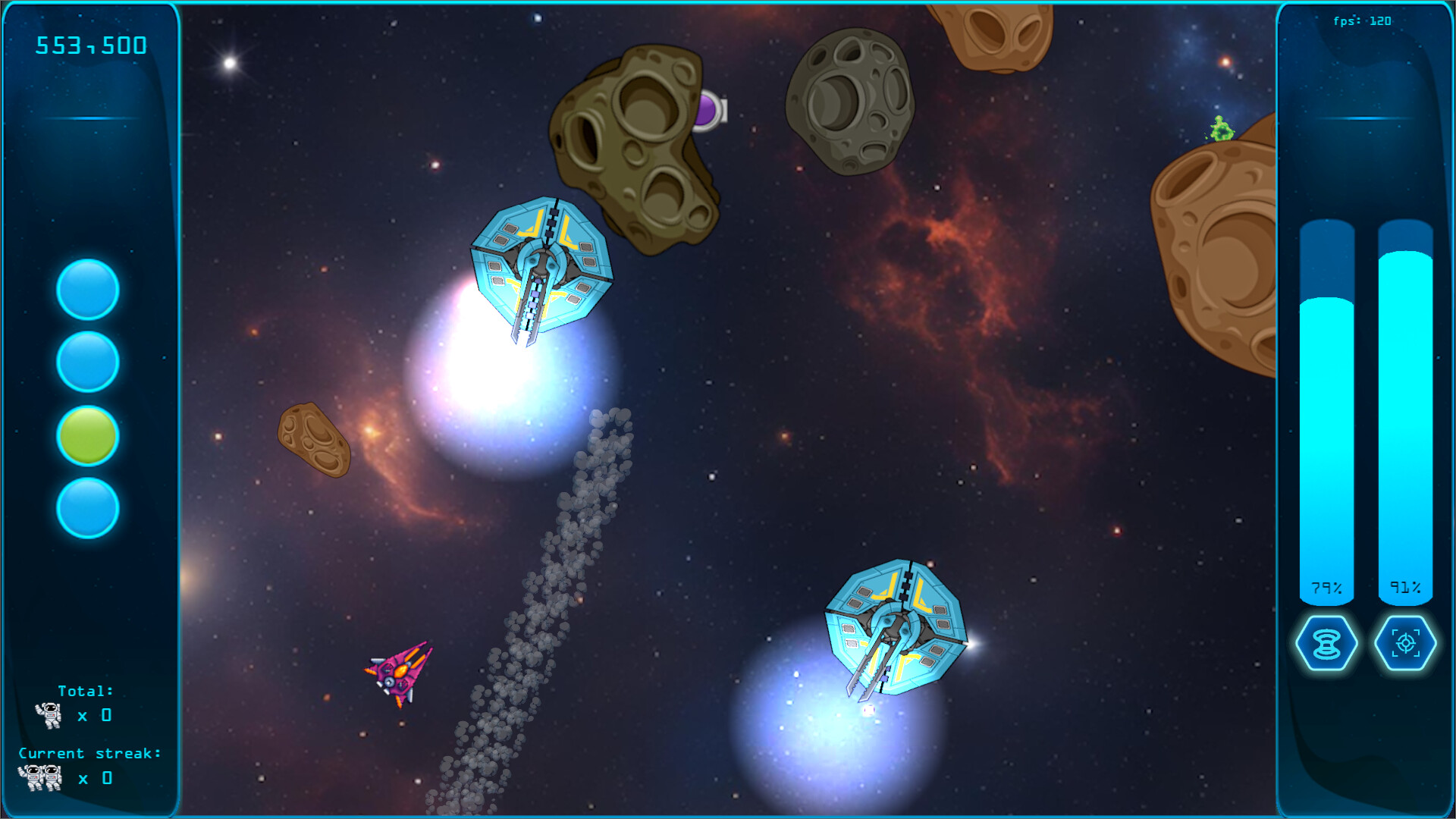The image size is (1456, 819).
Task: Activate the radar pulse hexagonal ability icon
Action: click(x=1326, y=643)
